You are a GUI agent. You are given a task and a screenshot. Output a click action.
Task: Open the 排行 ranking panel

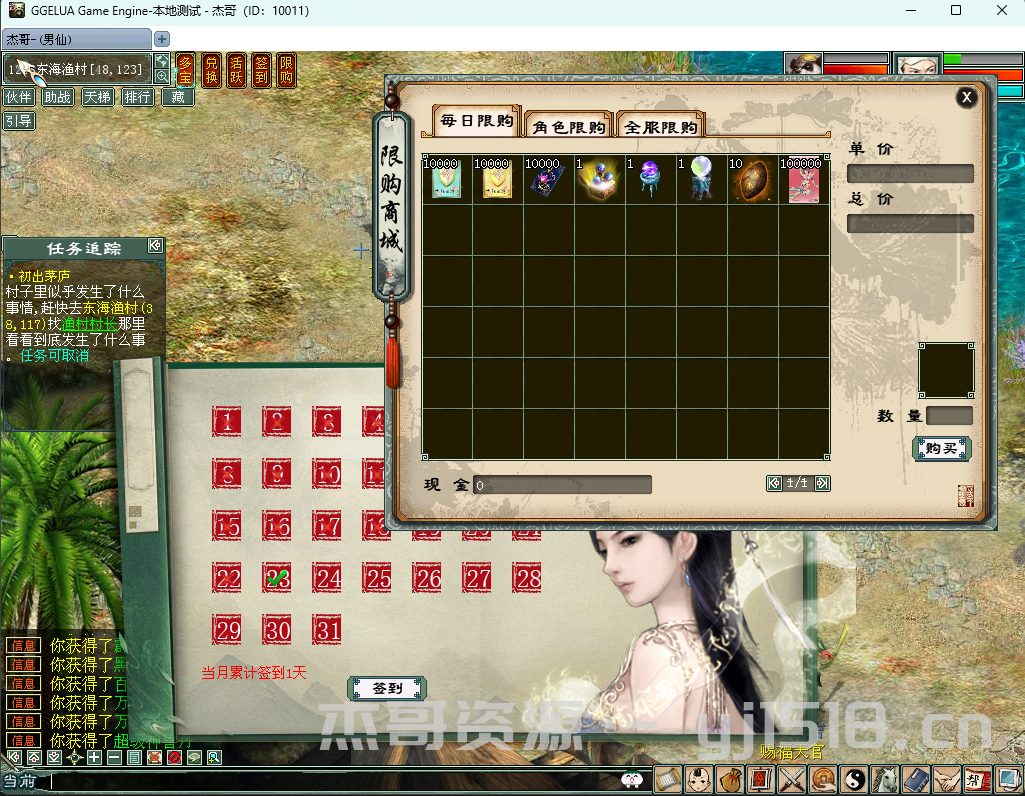coord(138,97)
